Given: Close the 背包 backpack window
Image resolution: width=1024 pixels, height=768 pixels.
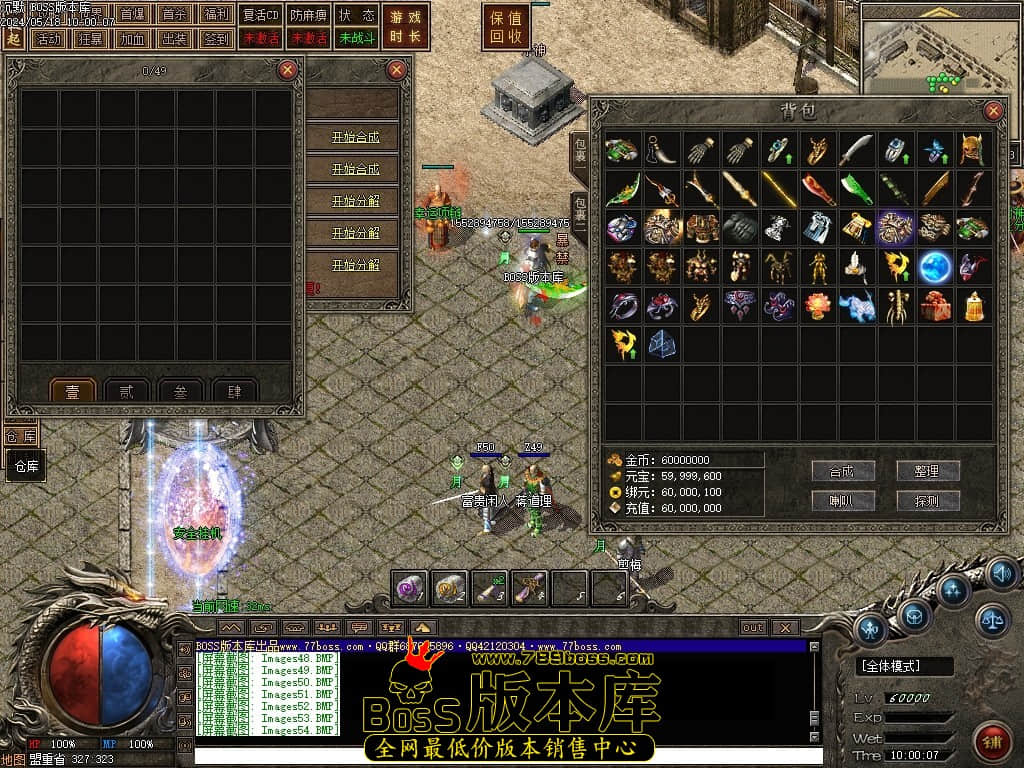Looking at the screenshot, I should click(x=993, y=111).
